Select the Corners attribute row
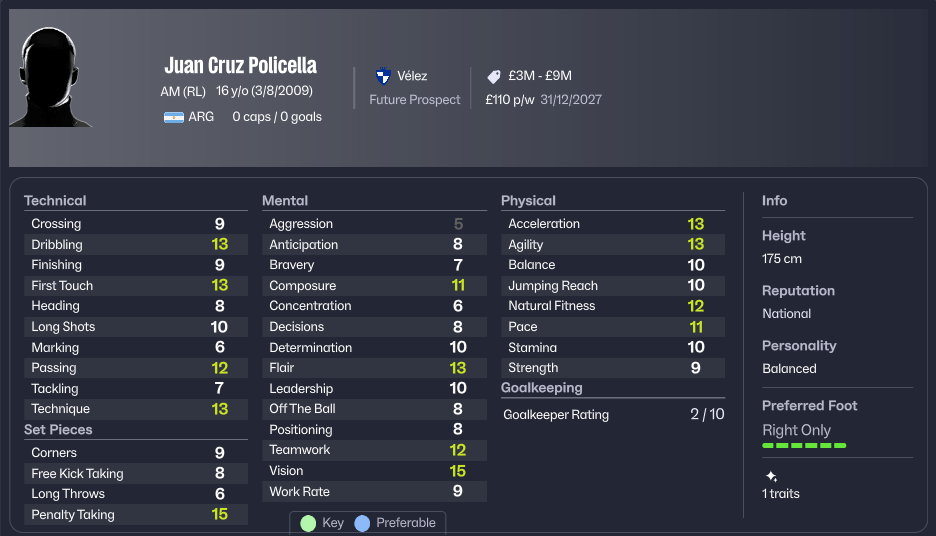 tap(135, 453)
